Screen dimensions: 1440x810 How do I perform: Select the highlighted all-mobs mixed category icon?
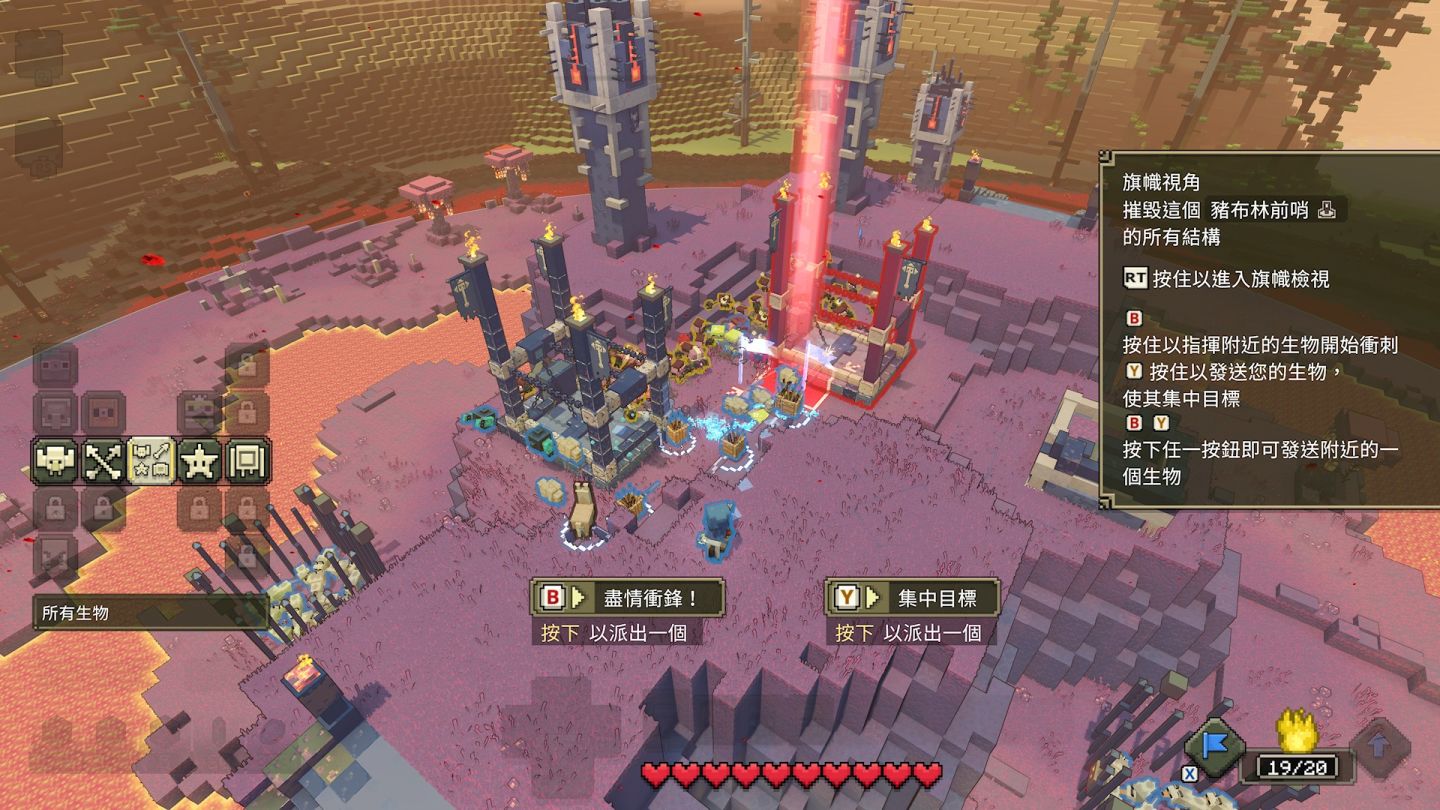[152, 461]
